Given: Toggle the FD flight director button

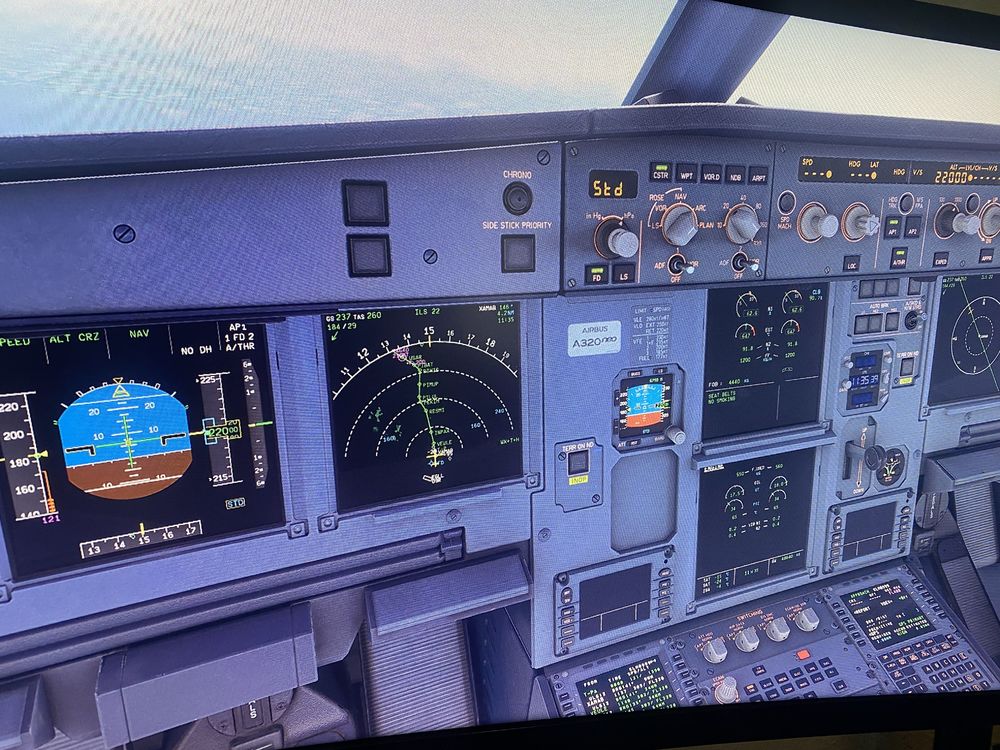Looking at the screenshot, I should pyautogui.click(x=596, y=271).
